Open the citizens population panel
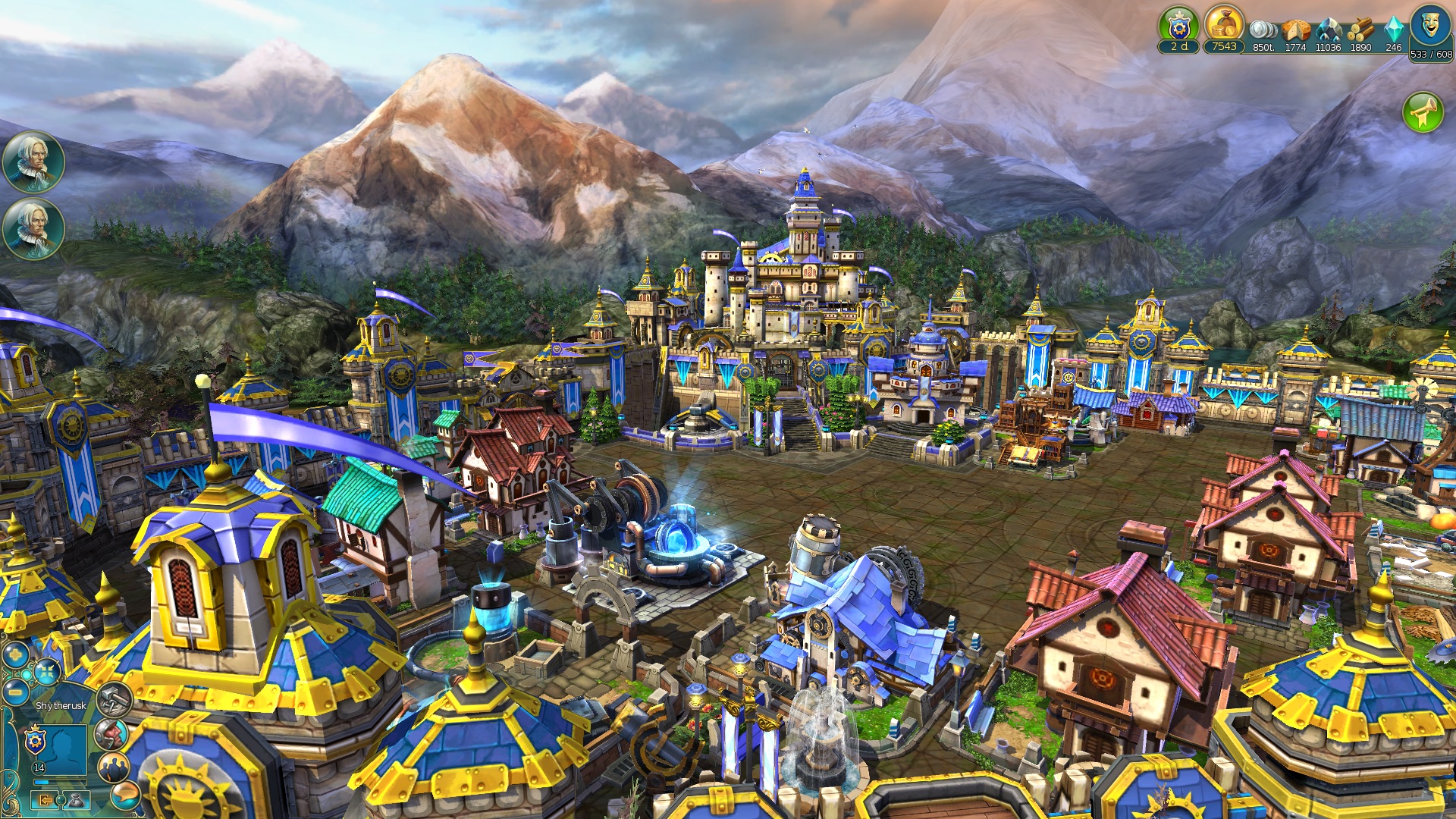 tap(112, 767)
